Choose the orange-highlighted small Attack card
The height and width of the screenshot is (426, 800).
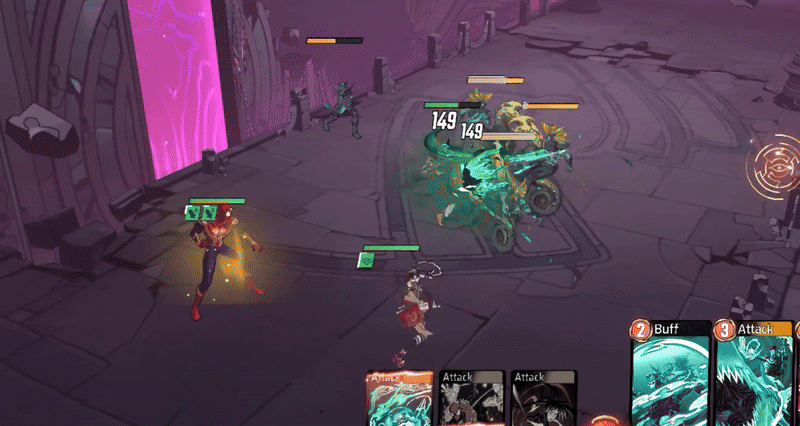click(399, 398)
